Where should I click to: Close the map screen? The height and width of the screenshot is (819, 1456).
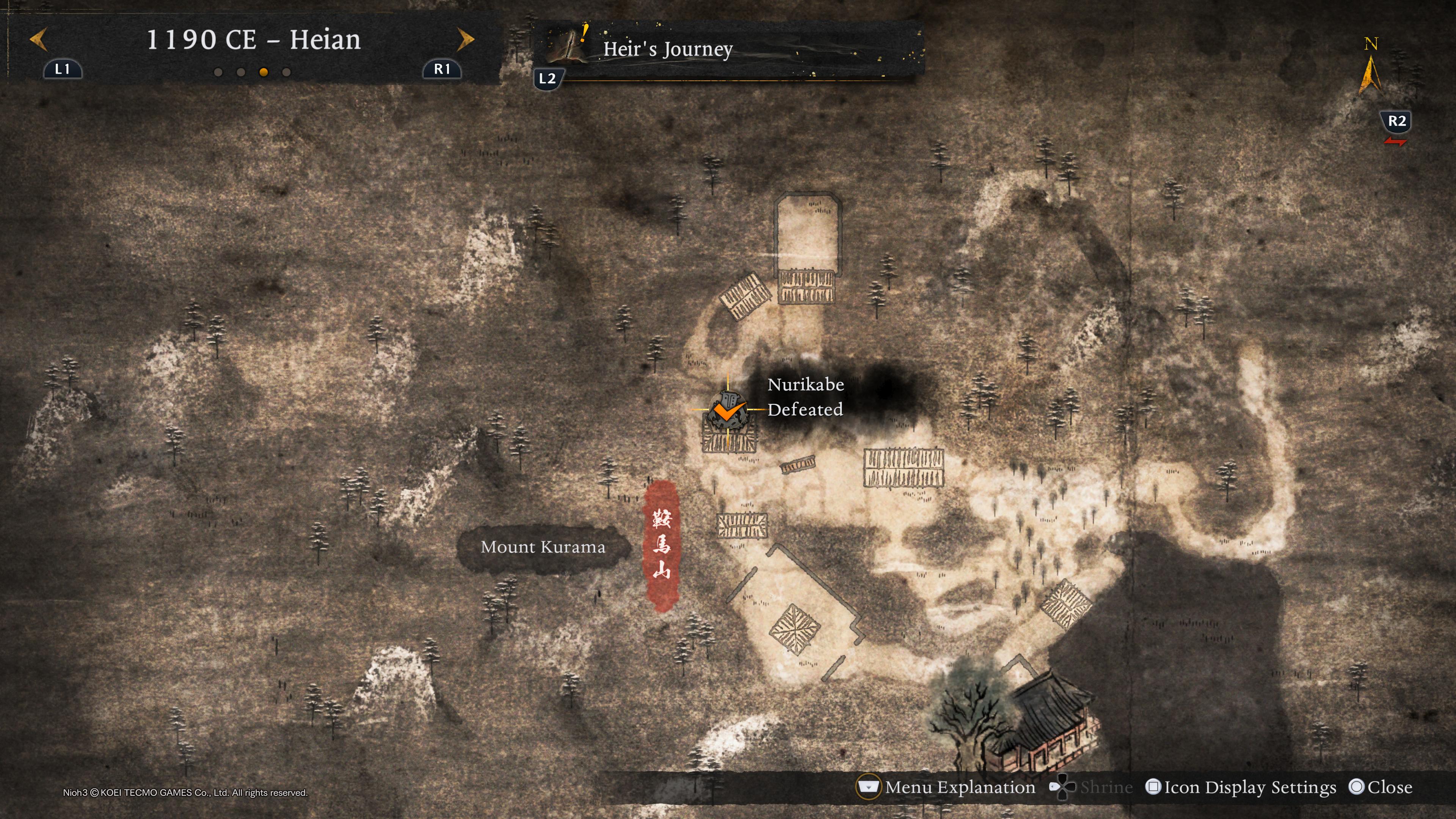(x=1389, y=787)
